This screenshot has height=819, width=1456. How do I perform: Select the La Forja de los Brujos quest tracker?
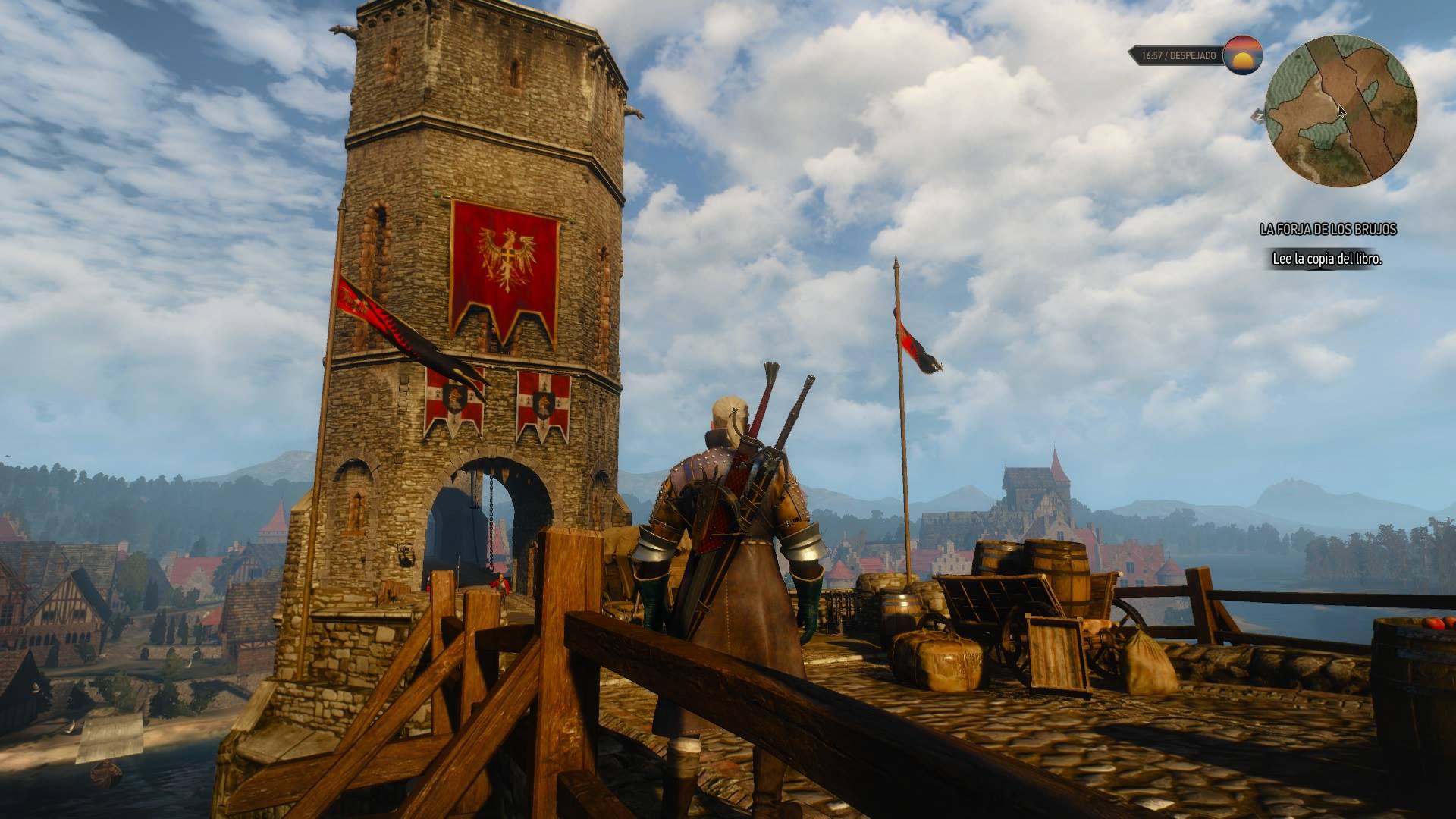(1327, 229)
